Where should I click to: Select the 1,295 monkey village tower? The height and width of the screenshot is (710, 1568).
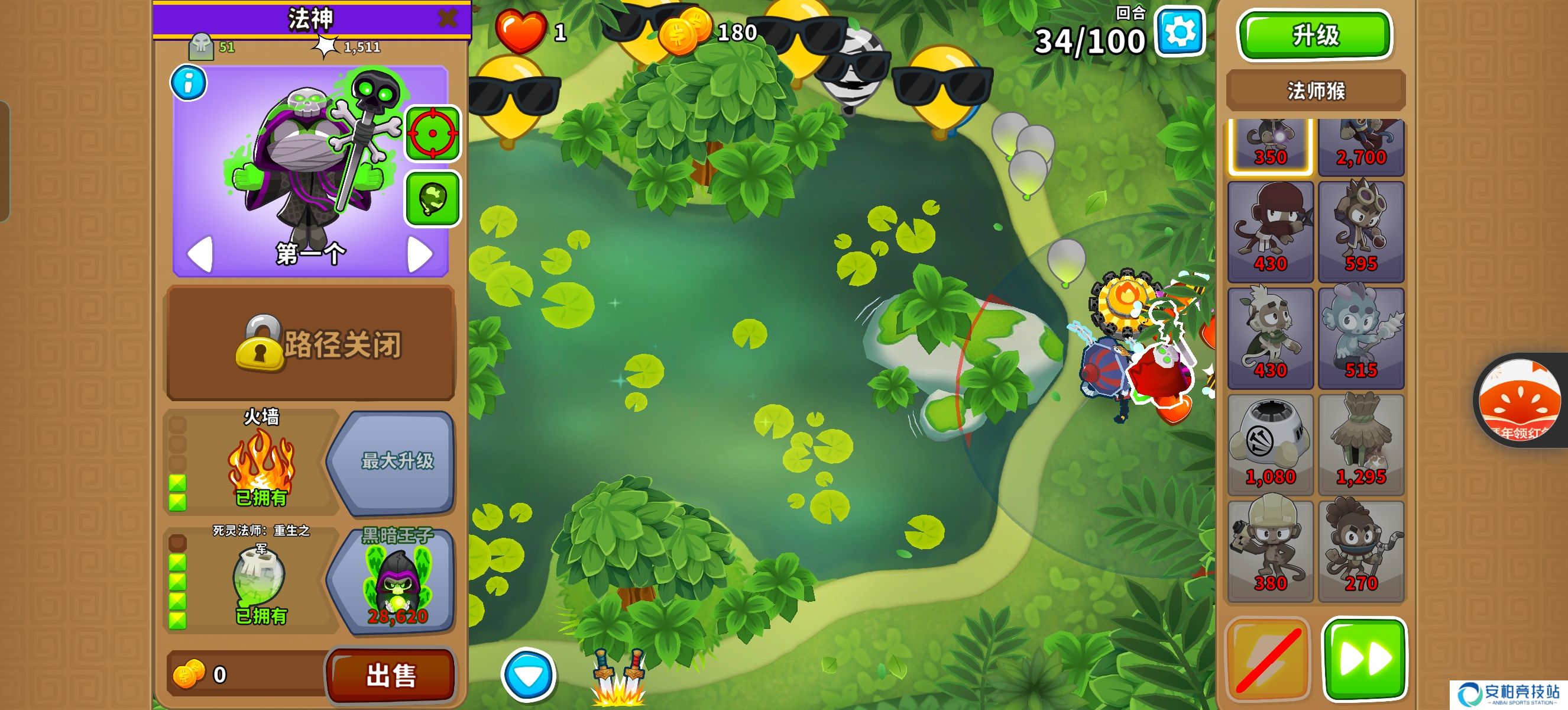[1360, 444]
